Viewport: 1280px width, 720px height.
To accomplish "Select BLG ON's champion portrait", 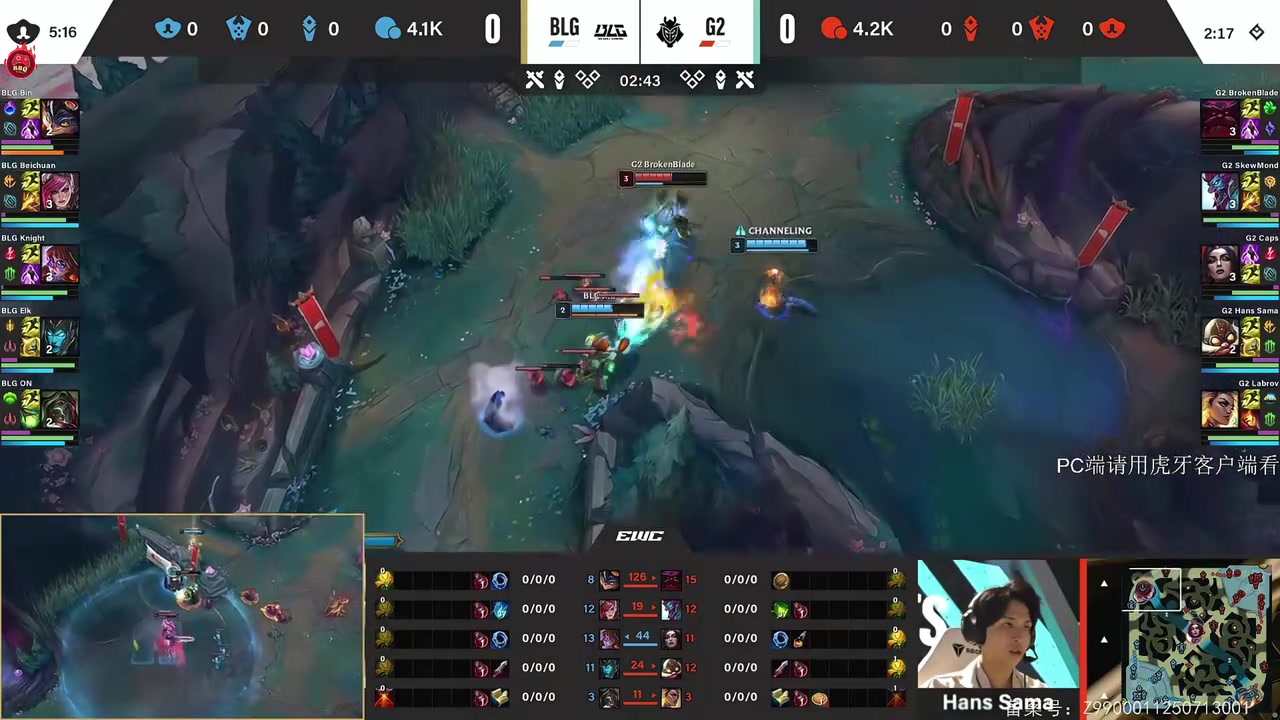I will (x=60, y=410).
